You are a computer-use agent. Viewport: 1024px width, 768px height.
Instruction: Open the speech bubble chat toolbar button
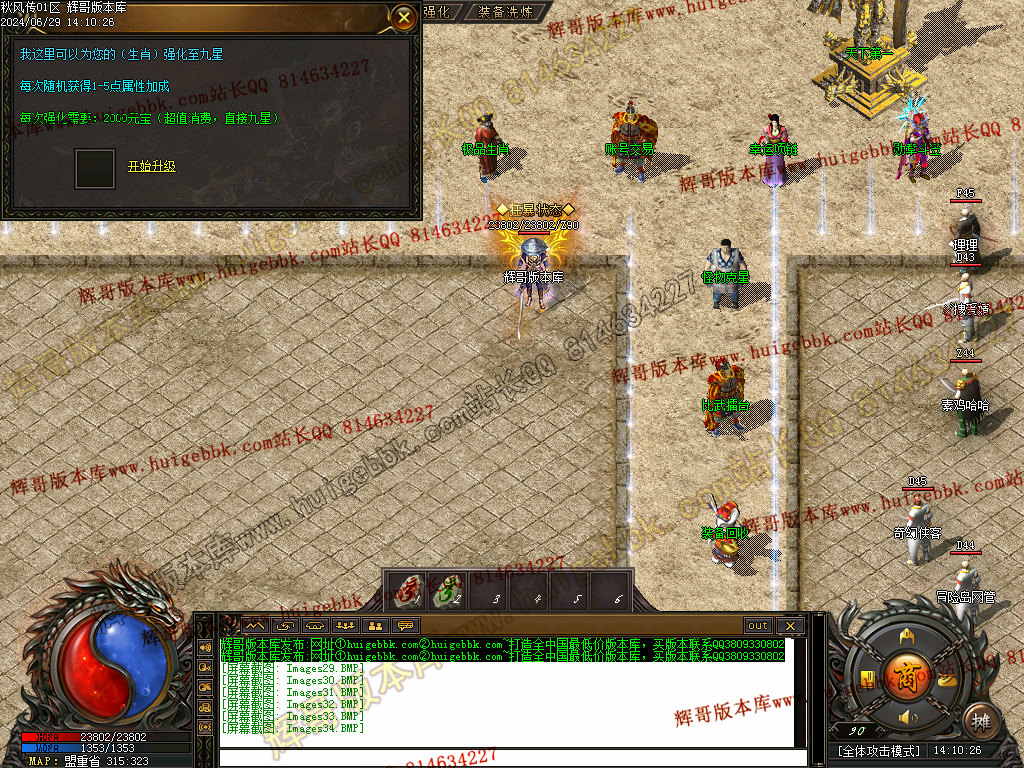406,626
